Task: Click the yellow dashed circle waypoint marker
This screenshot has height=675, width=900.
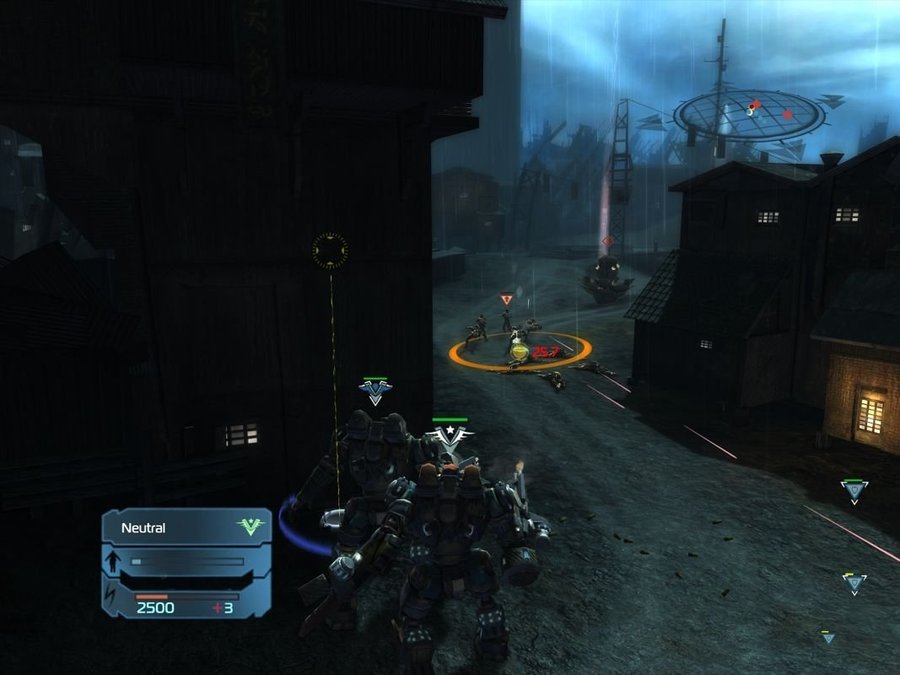Action: [329, 249]
